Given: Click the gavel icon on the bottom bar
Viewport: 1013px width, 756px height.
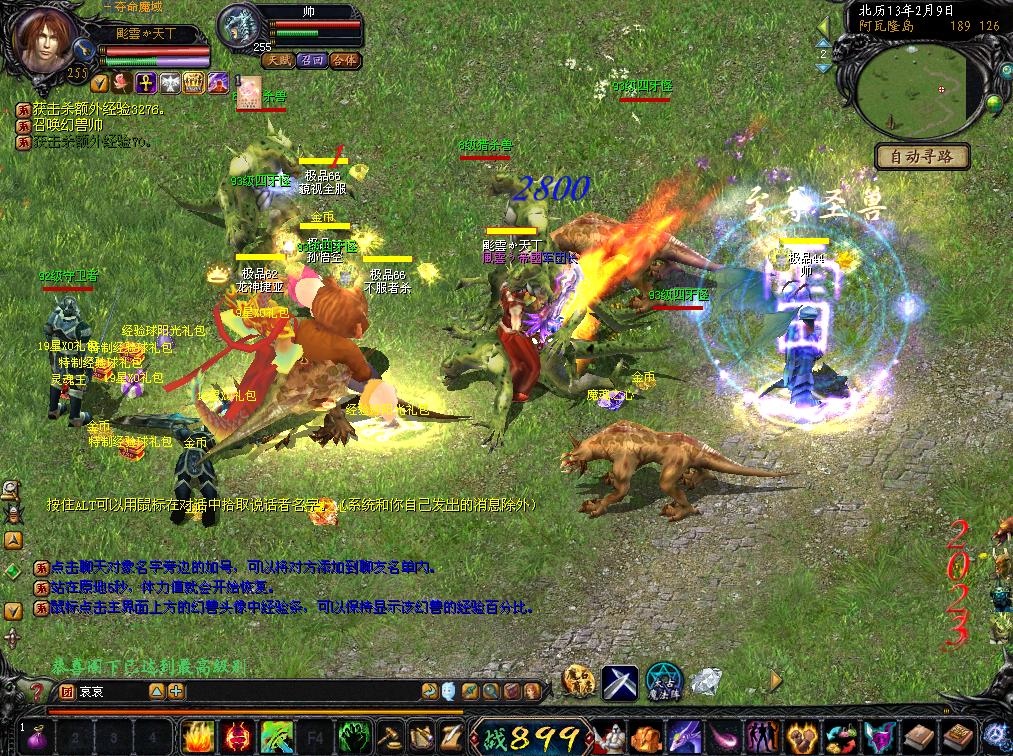Looking at the screenshot, I should [389, 738].
